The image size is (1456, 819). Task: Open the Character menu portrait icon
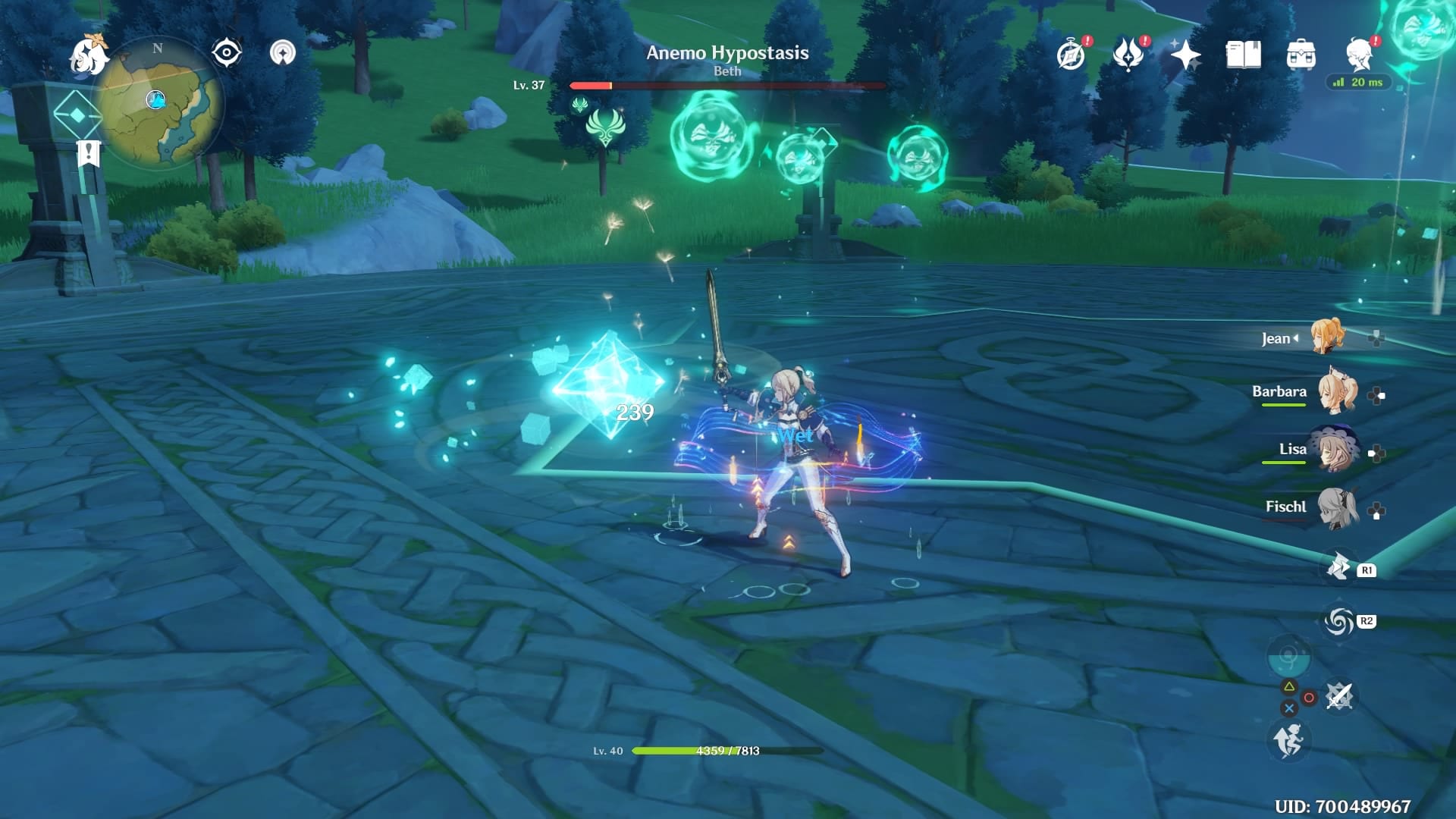[1357, 55]
